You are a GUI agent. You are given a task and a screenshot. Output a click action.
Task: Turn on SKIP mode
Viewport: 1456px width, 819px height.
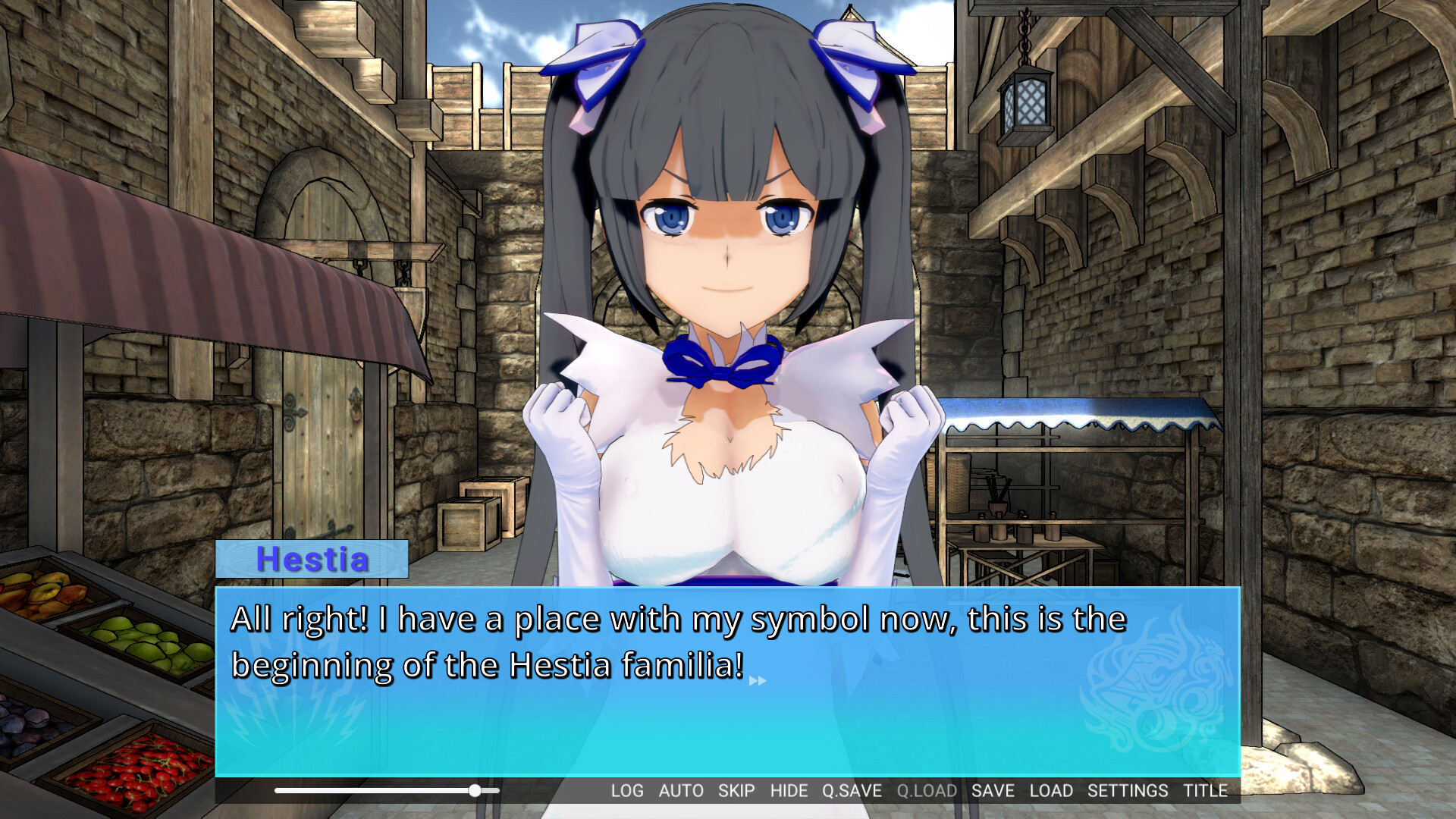735,790
